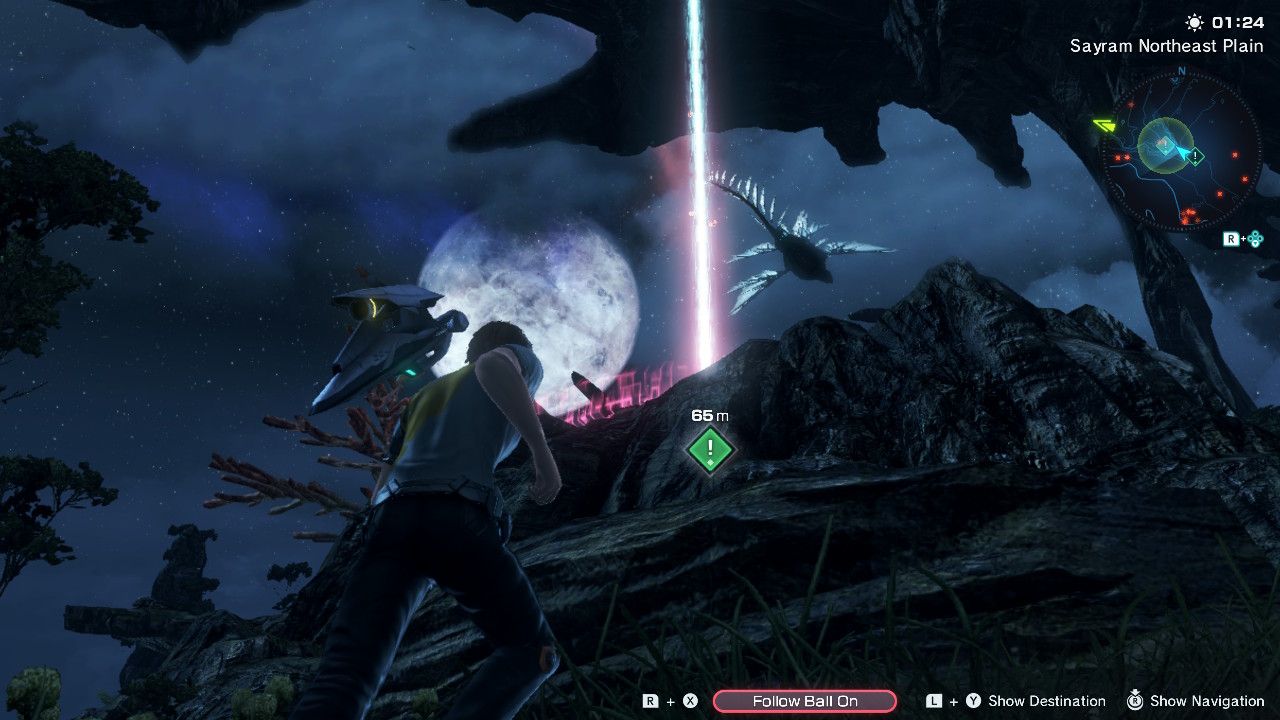This screenshot has height=720, width=1280.
Task: Click the Show Navigation option
Action: [x=1207, y=701]
